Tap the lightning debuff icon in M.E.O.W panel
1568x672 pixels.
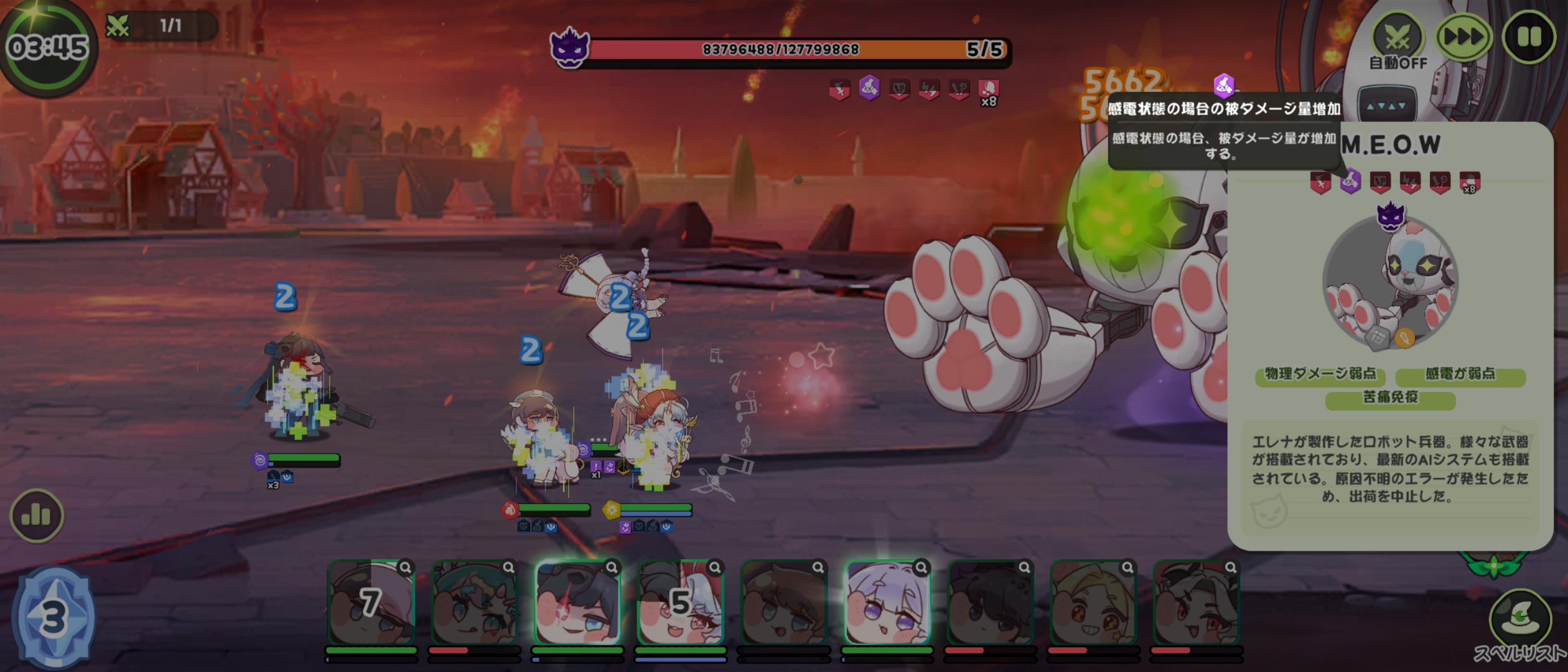[1409, 182]
